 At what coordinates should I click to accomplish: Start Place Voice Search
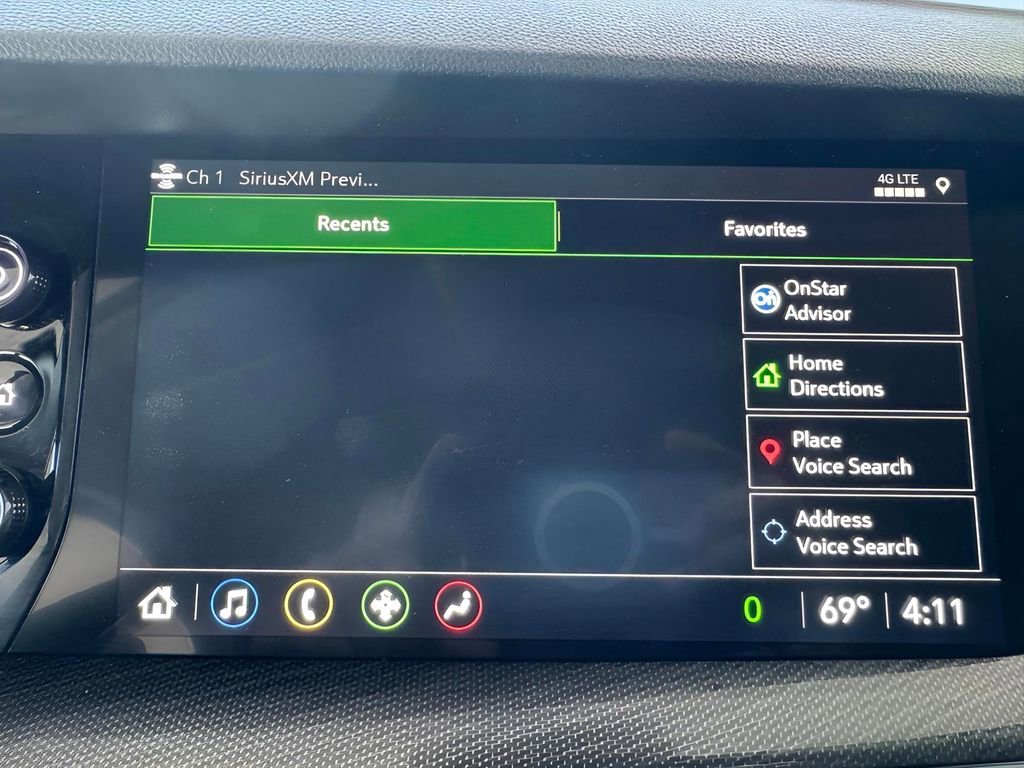[859, 453]
